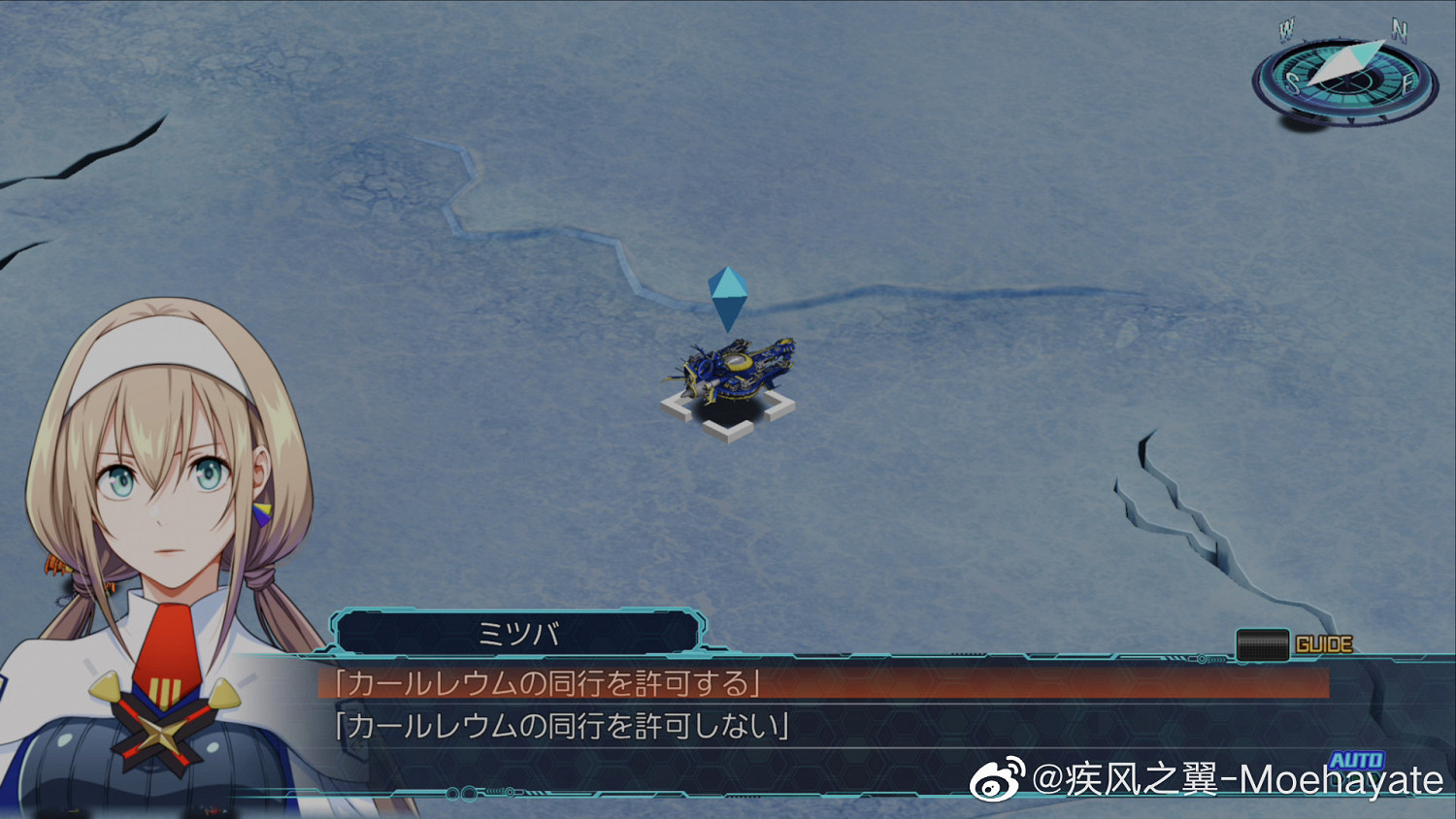Click the Weibo logo in the watermark
This screenshot has width=1456, height=819.
[995, 781]
